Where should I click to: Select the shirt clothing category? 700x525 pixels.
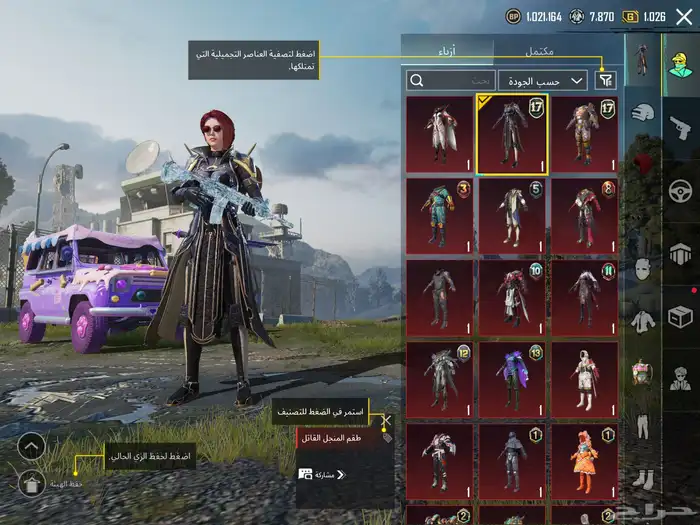(x=643, y=322)
